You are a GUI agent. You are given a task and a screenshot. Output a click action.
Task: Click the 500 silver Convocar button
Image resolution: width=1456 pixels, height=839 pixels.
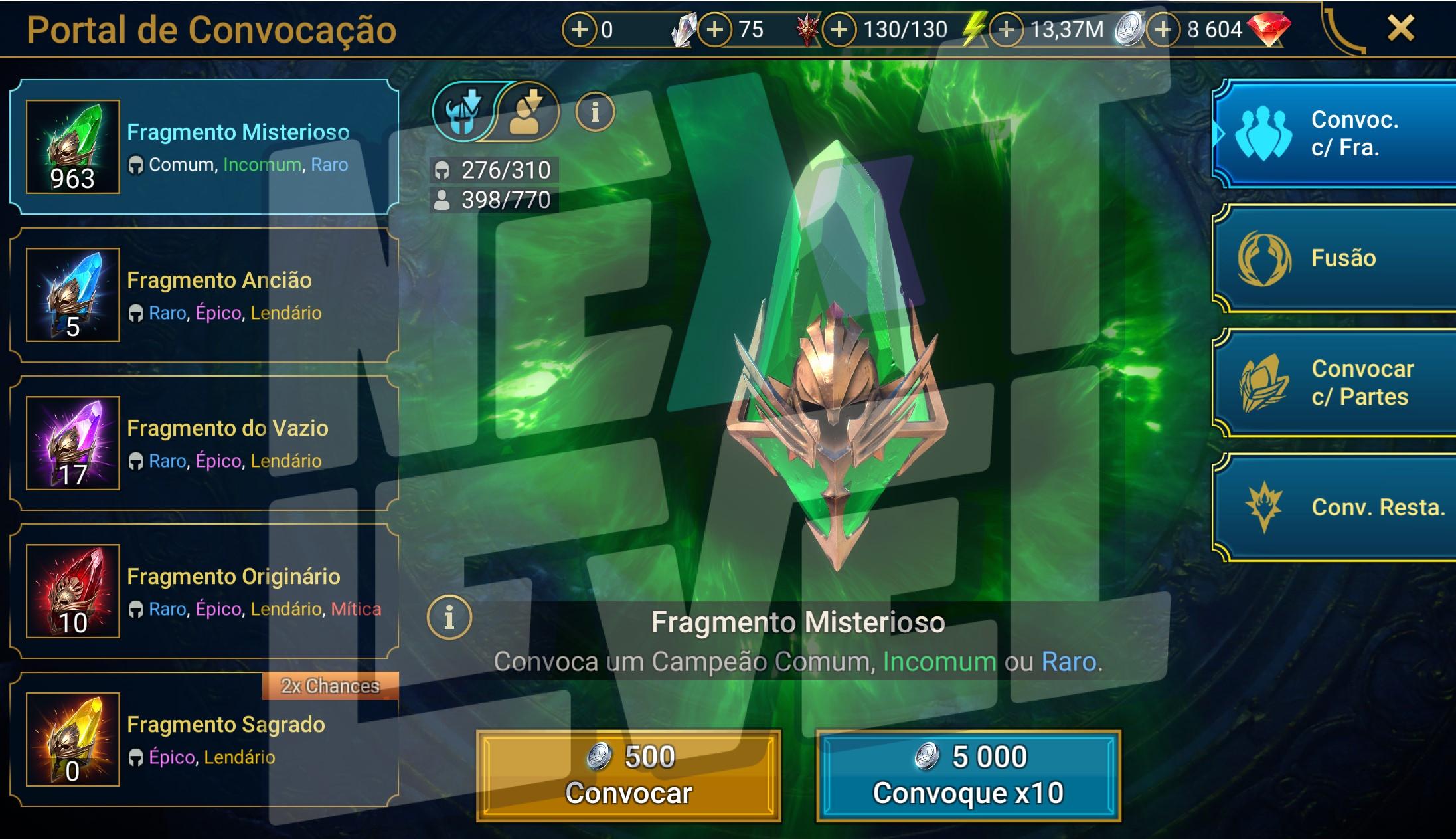tap(628, 775)
